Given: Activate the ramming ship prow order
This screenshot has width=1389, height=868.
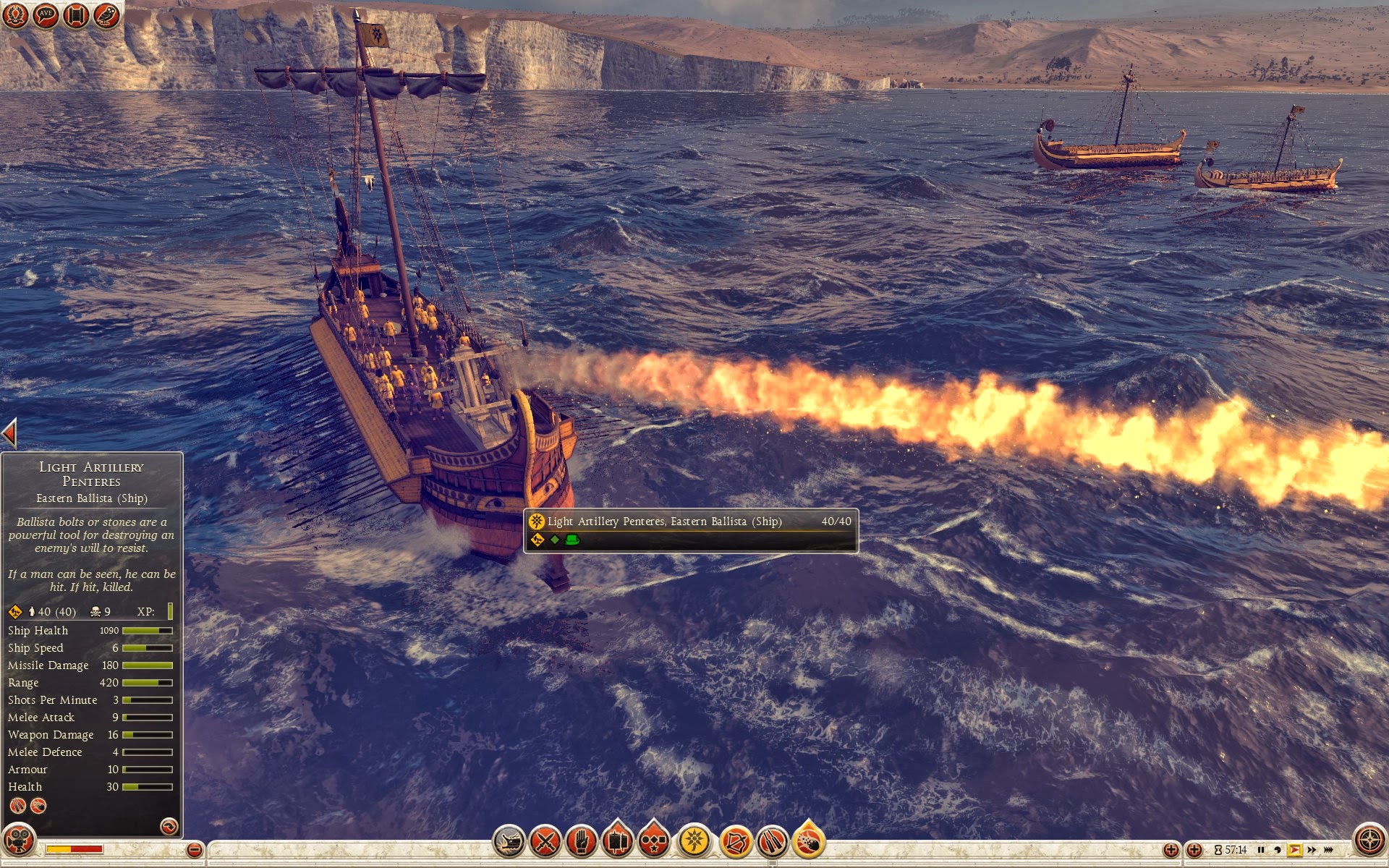Looking at the screenshot, I should tap(509, 841).
